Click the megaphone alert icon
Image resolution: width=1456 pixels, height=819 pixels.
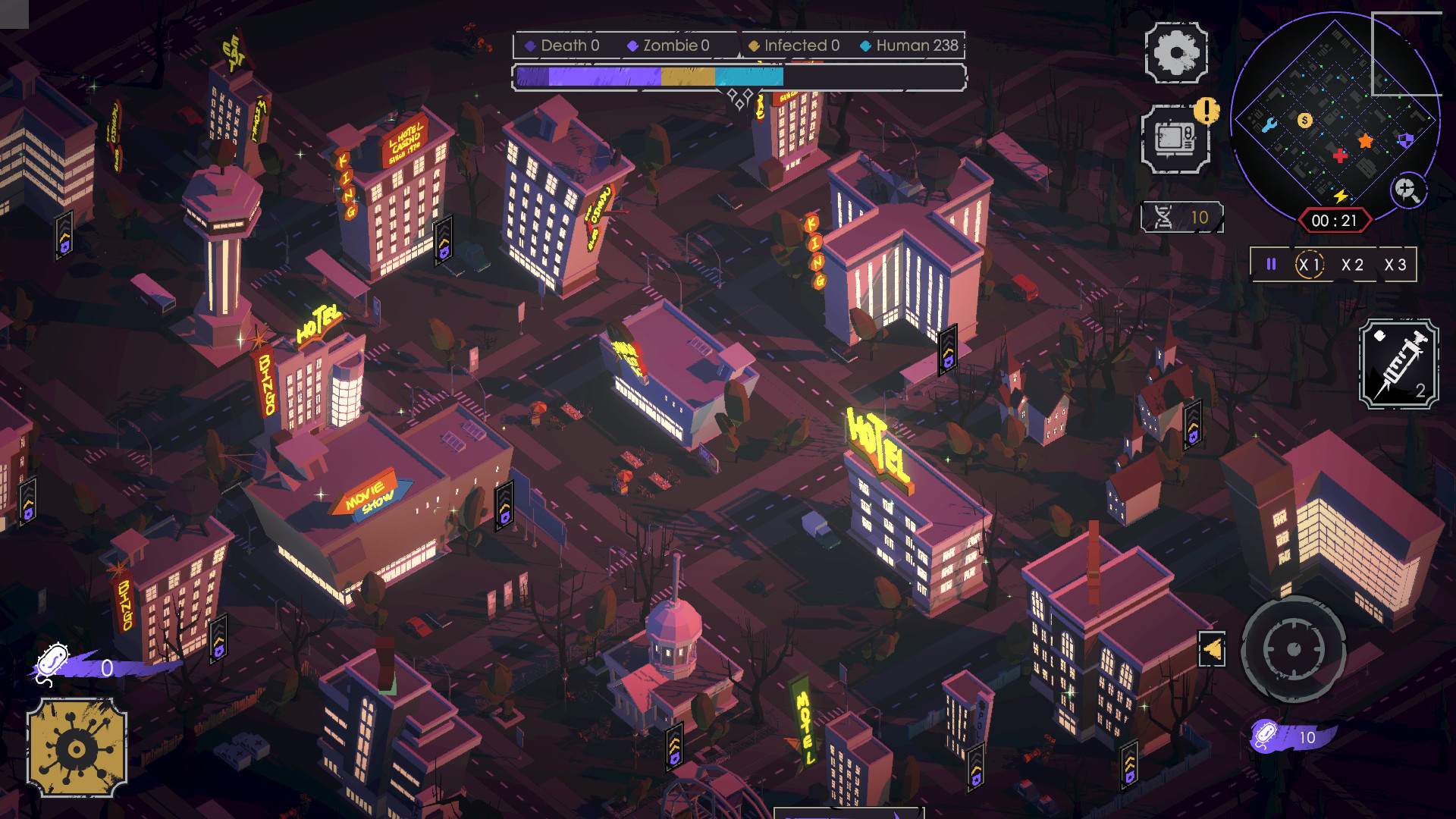coord(1213,651)
